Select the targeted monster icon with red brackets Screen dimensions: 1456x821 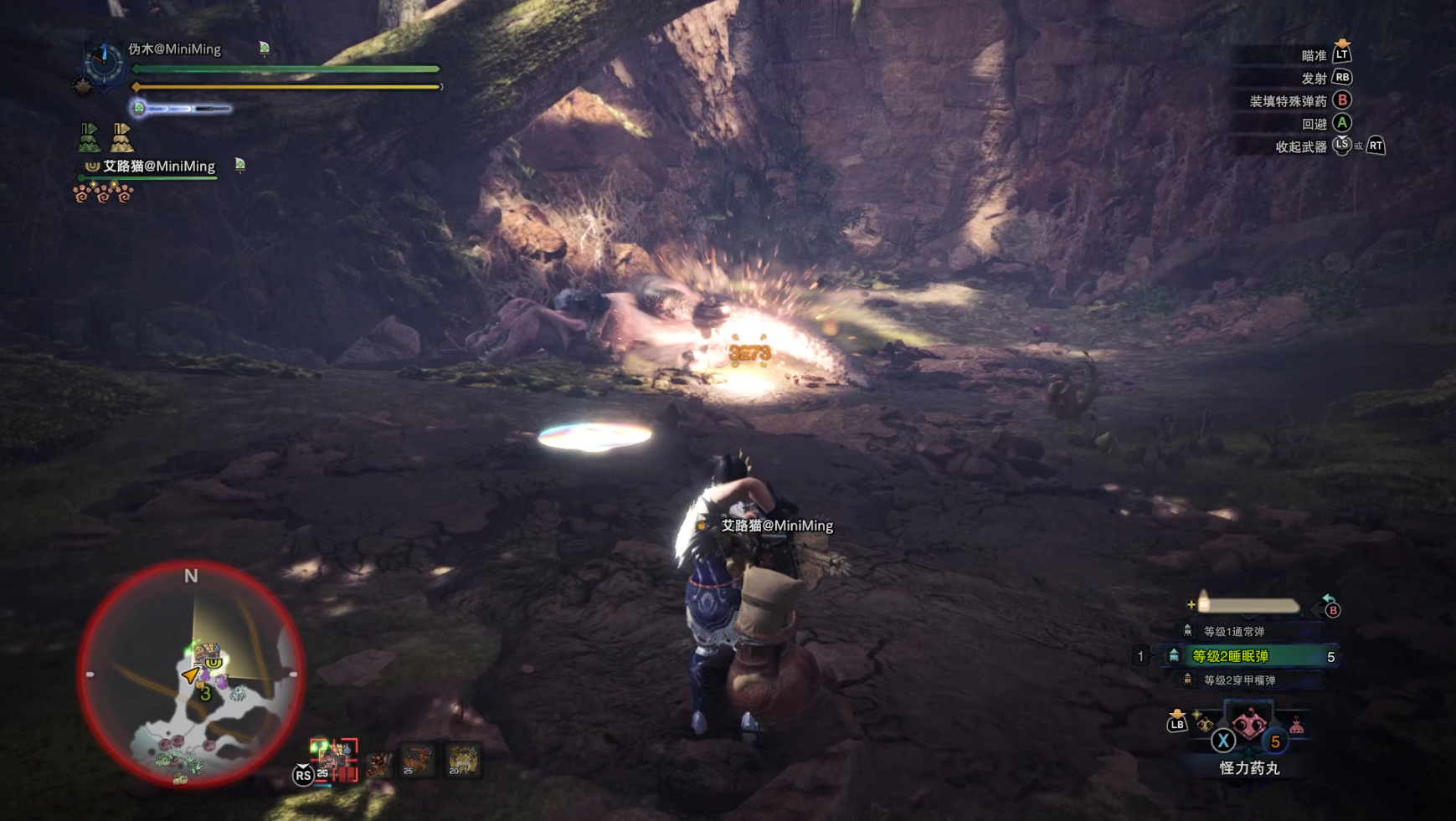point(334,758)
